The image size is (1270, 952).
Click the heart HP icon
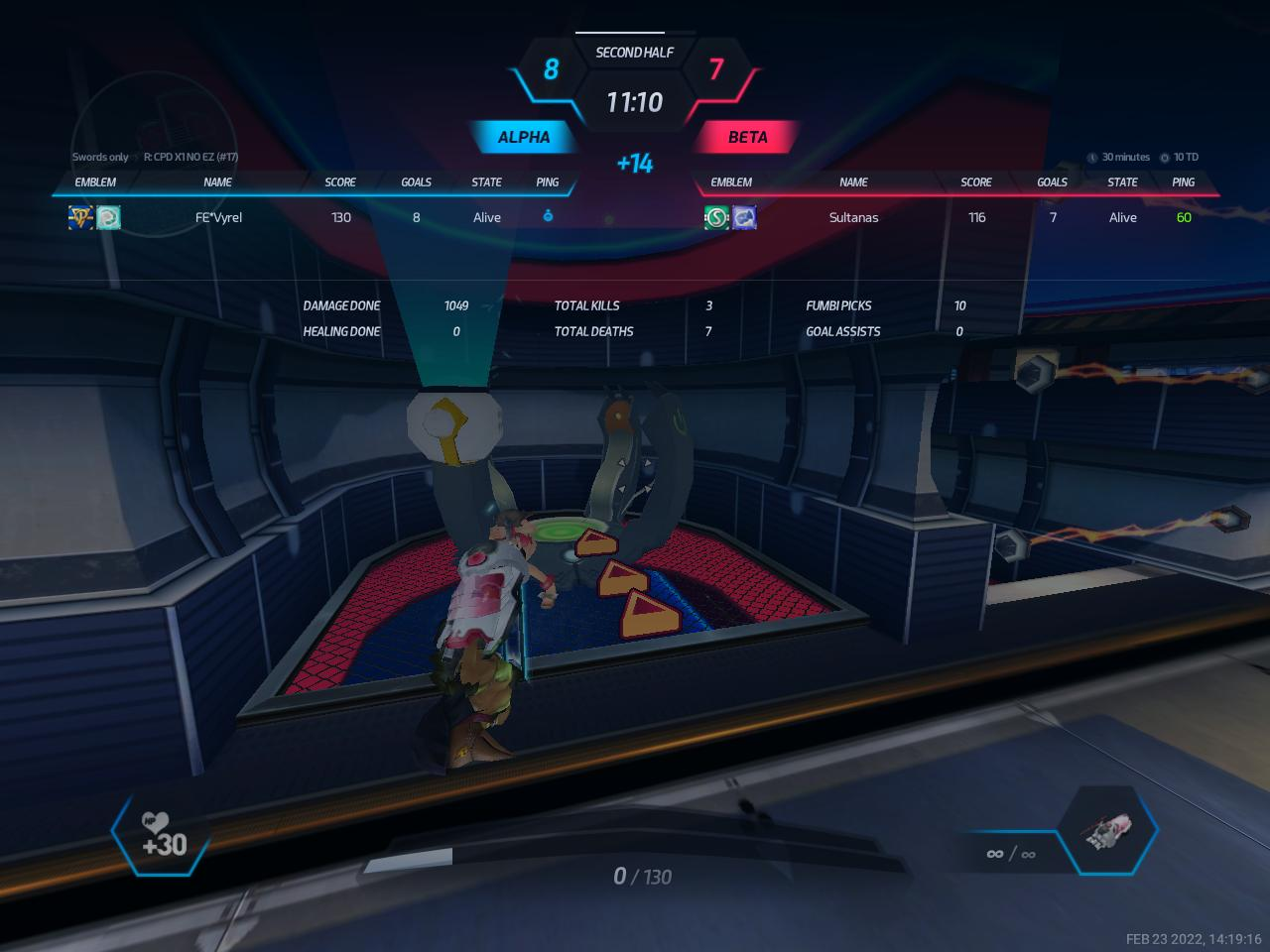tap(156, 822)
